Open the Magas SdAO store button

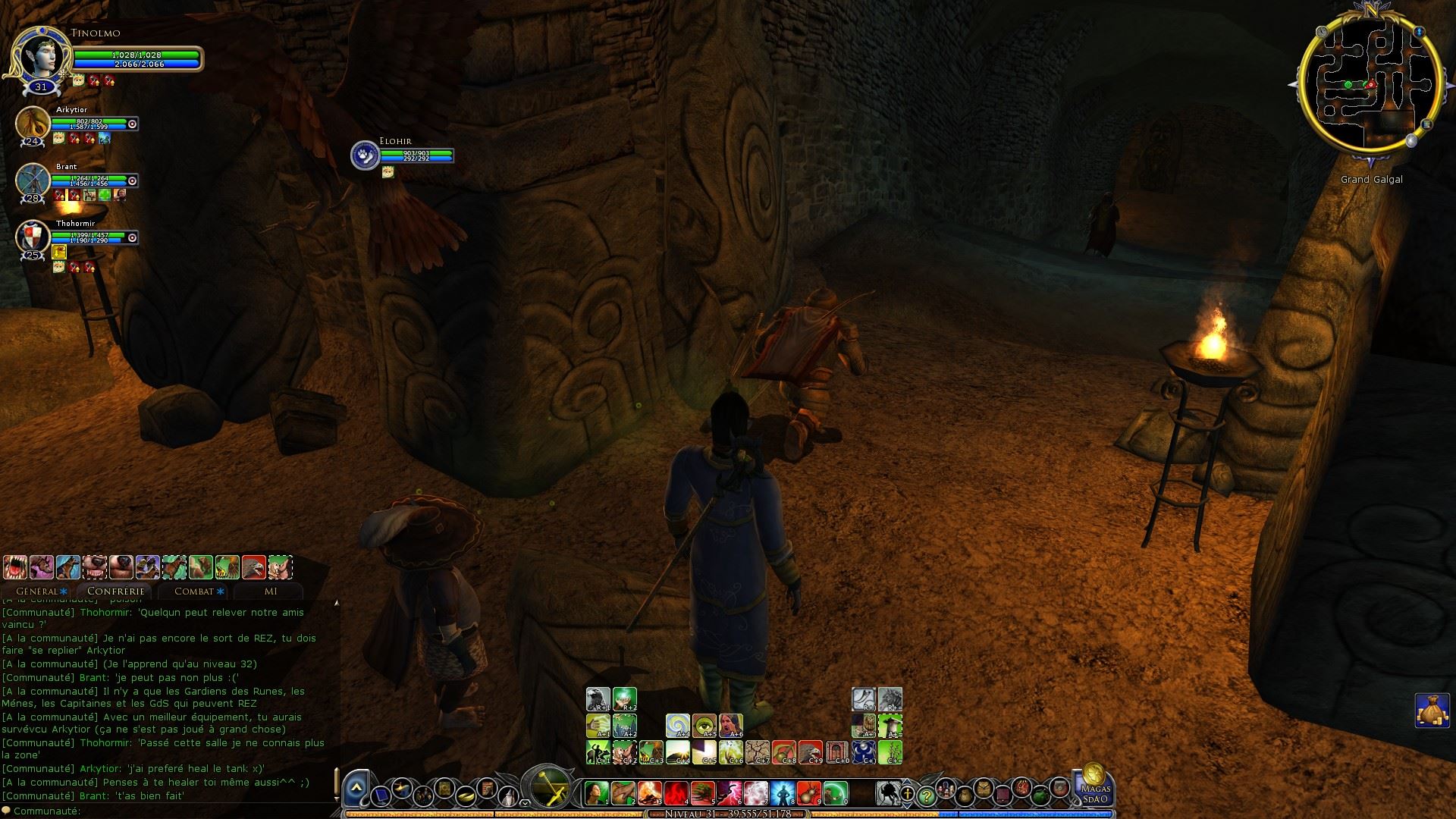click(x=1094, y=785)
